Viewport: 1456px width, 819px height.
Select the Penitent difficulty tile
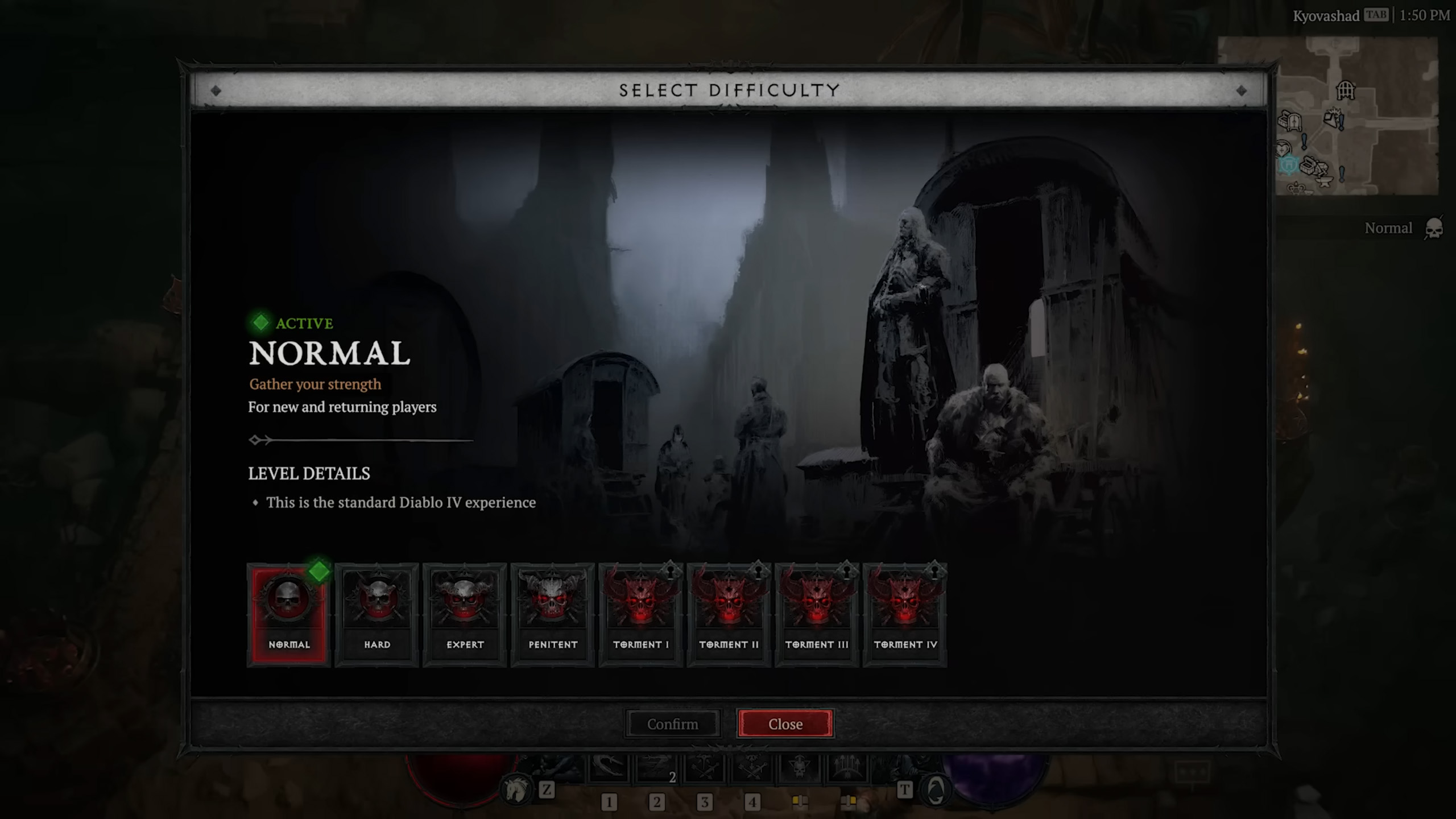coord(553,614)
